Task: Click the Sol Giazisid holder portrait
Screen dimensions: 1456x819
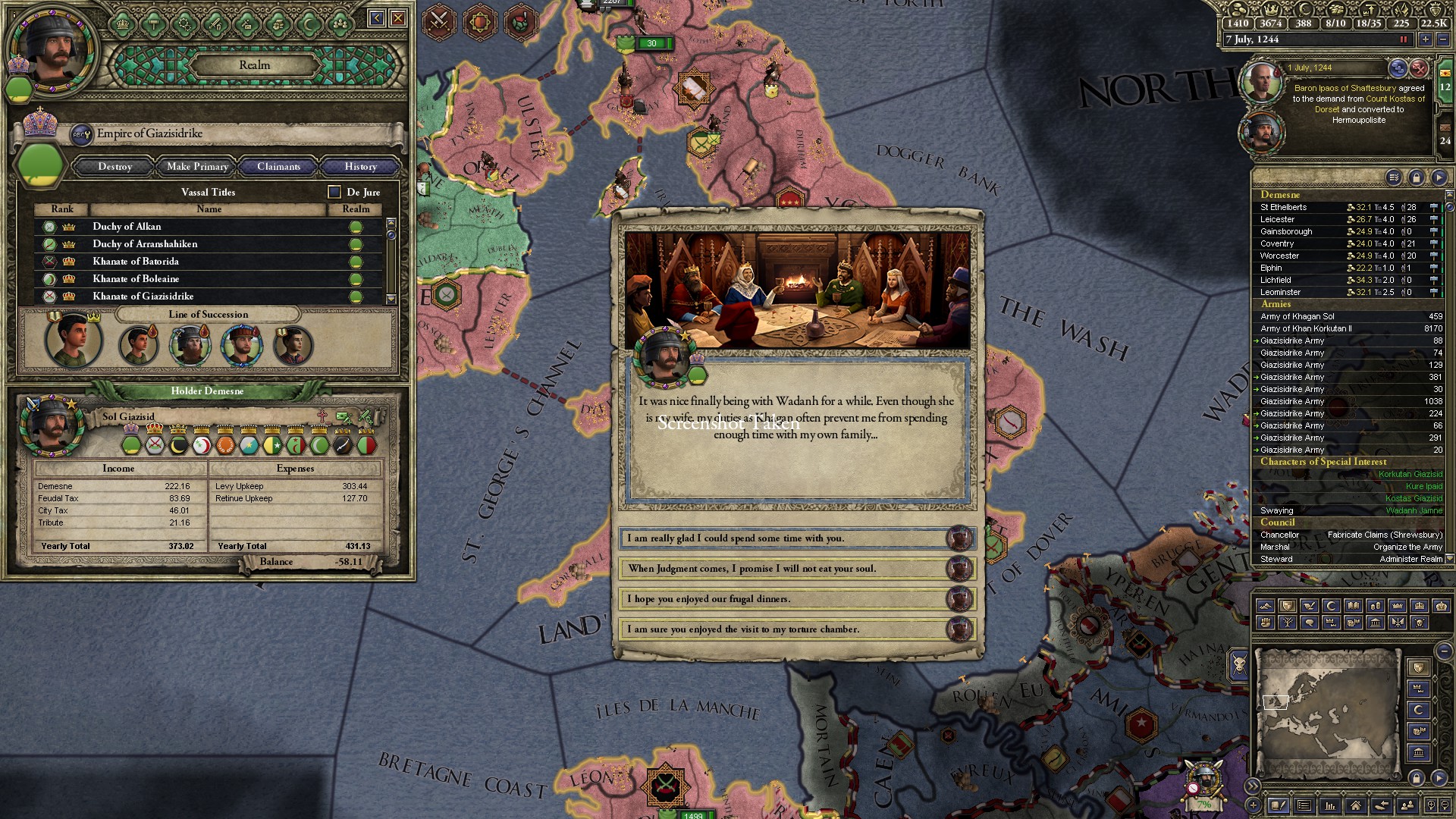Action: [x=52, y=425]
